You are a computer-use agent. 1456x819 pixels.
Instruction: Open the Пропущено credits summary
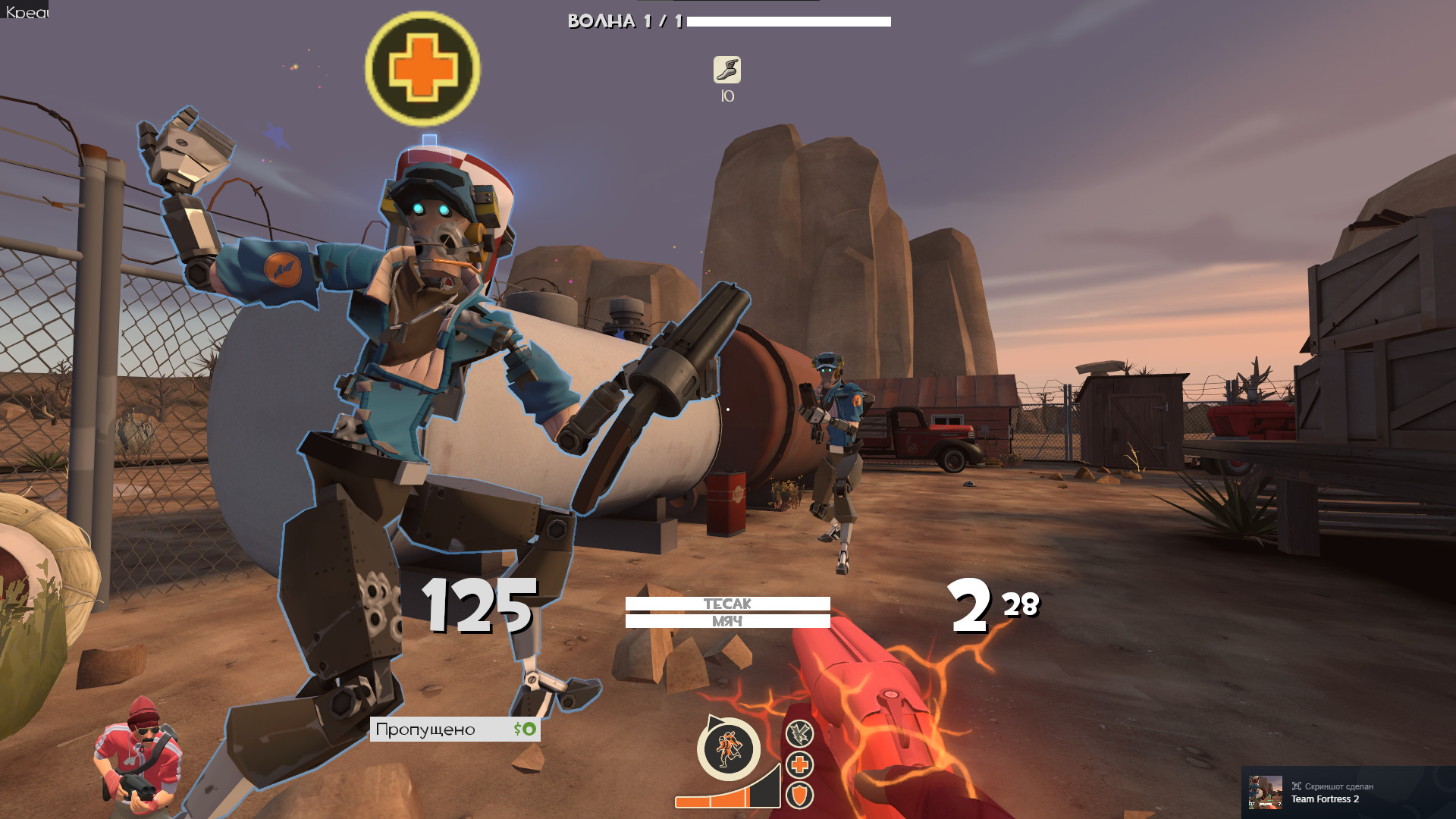[453, 730]
